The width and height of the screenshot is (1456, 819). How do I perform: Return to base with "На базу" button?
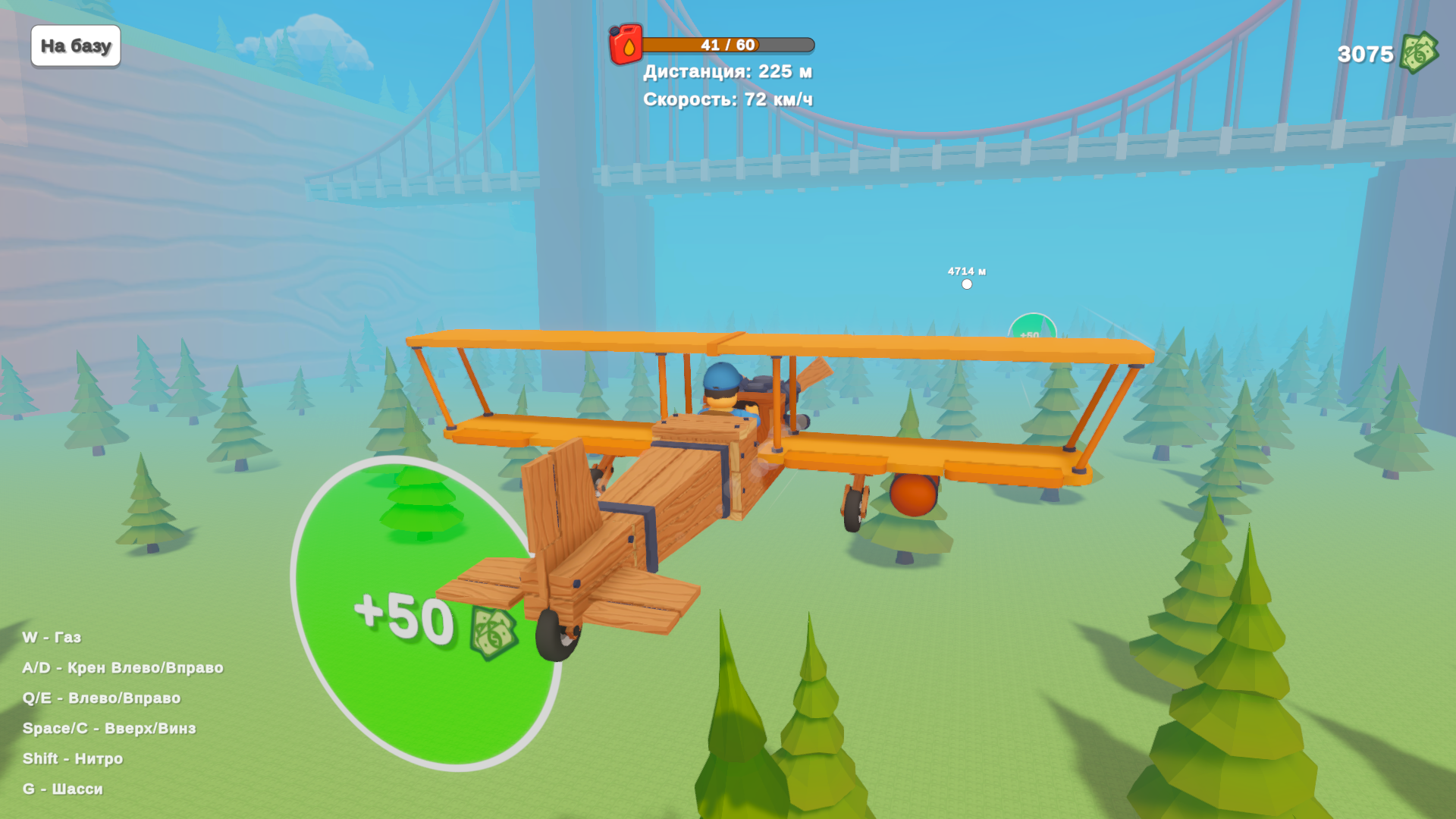[76, 46]
